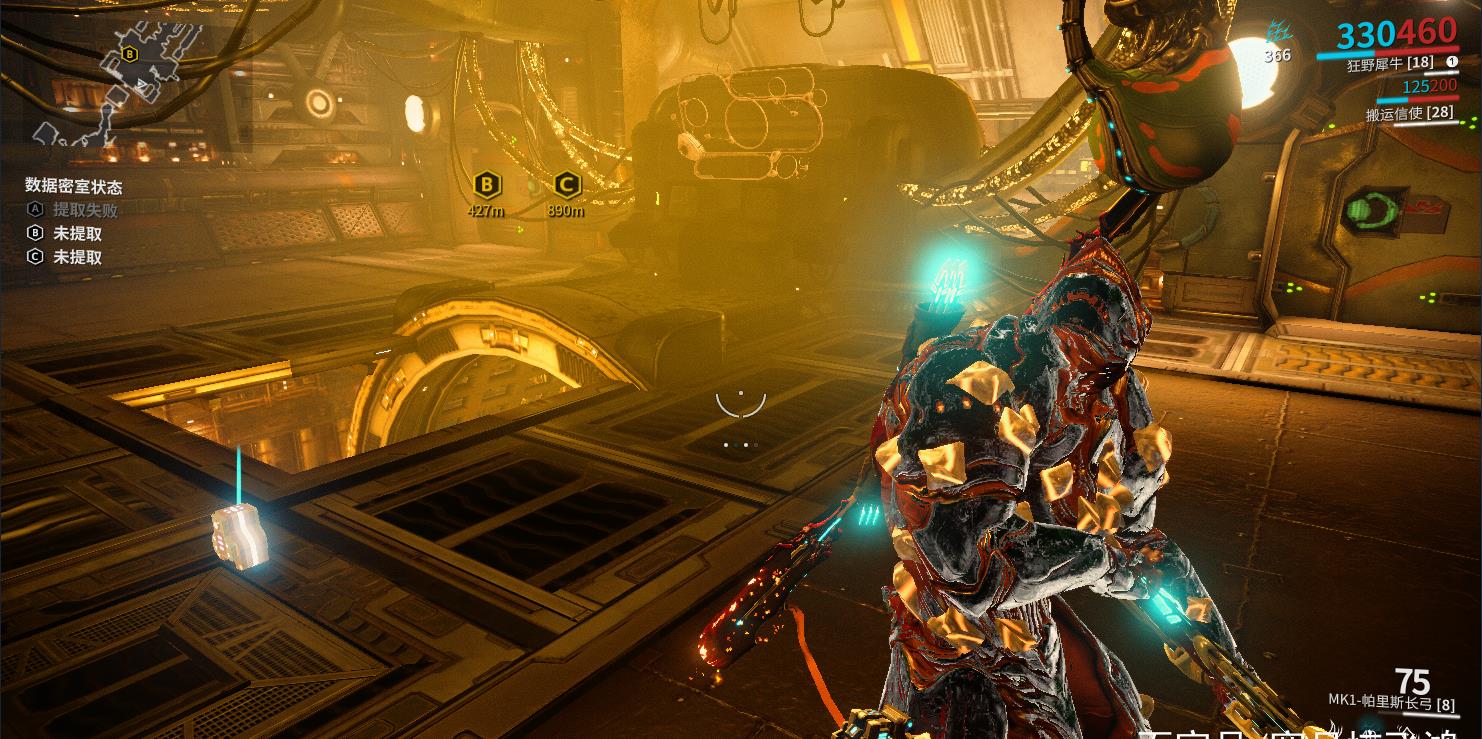
Task: Select the vault C 未提取 objective row
Action: pyautogui.click(x=64, y=257)
